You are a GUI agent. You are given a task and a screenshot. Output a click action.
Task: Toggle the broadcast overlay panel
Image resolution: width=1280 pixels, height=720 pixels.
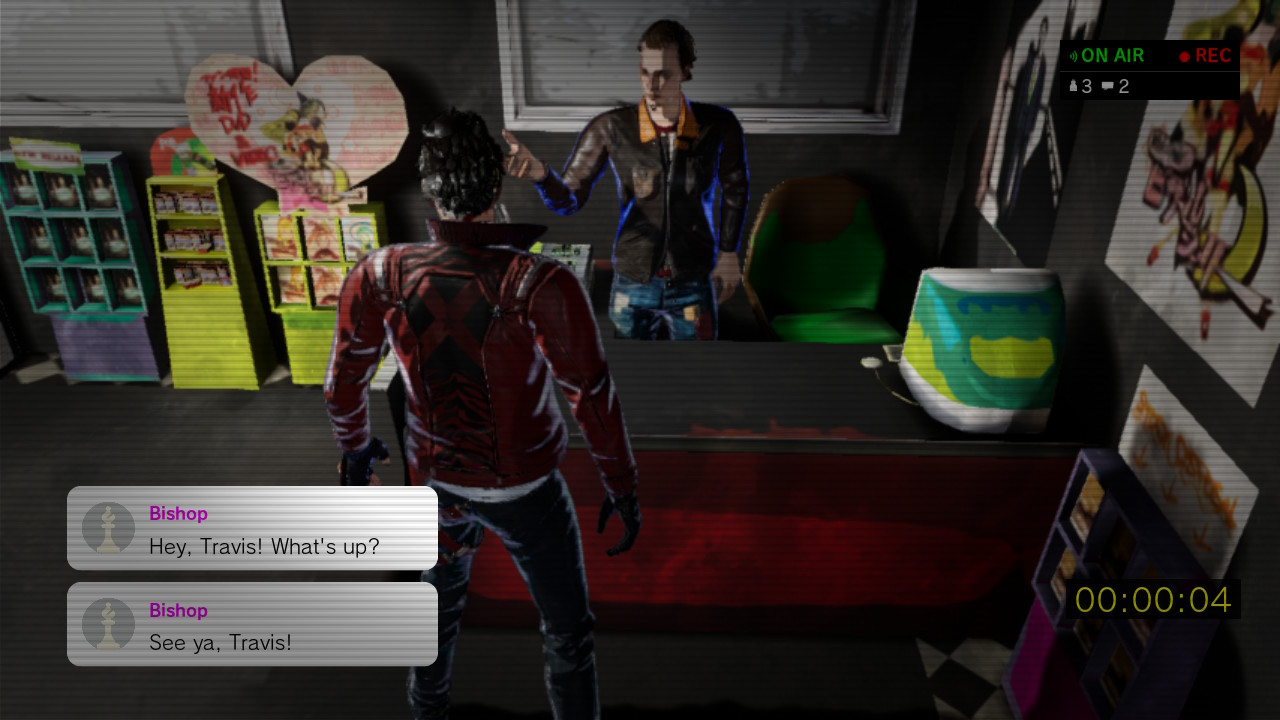1150,70
